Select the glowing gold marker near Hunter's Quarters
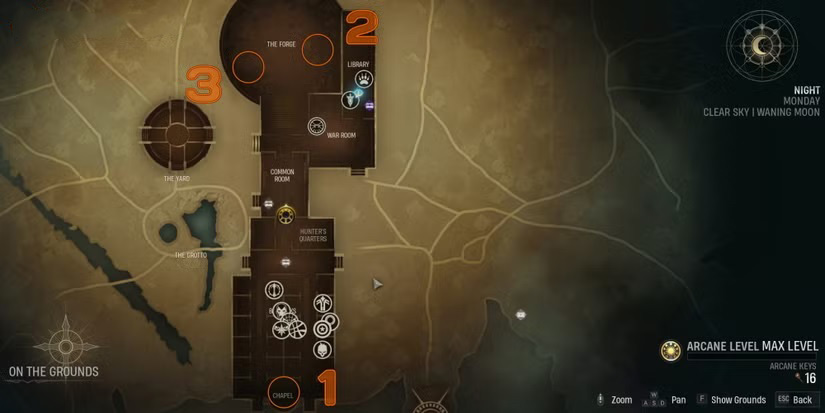The height and width of the screenshot is (413, 825). [286, 212]
